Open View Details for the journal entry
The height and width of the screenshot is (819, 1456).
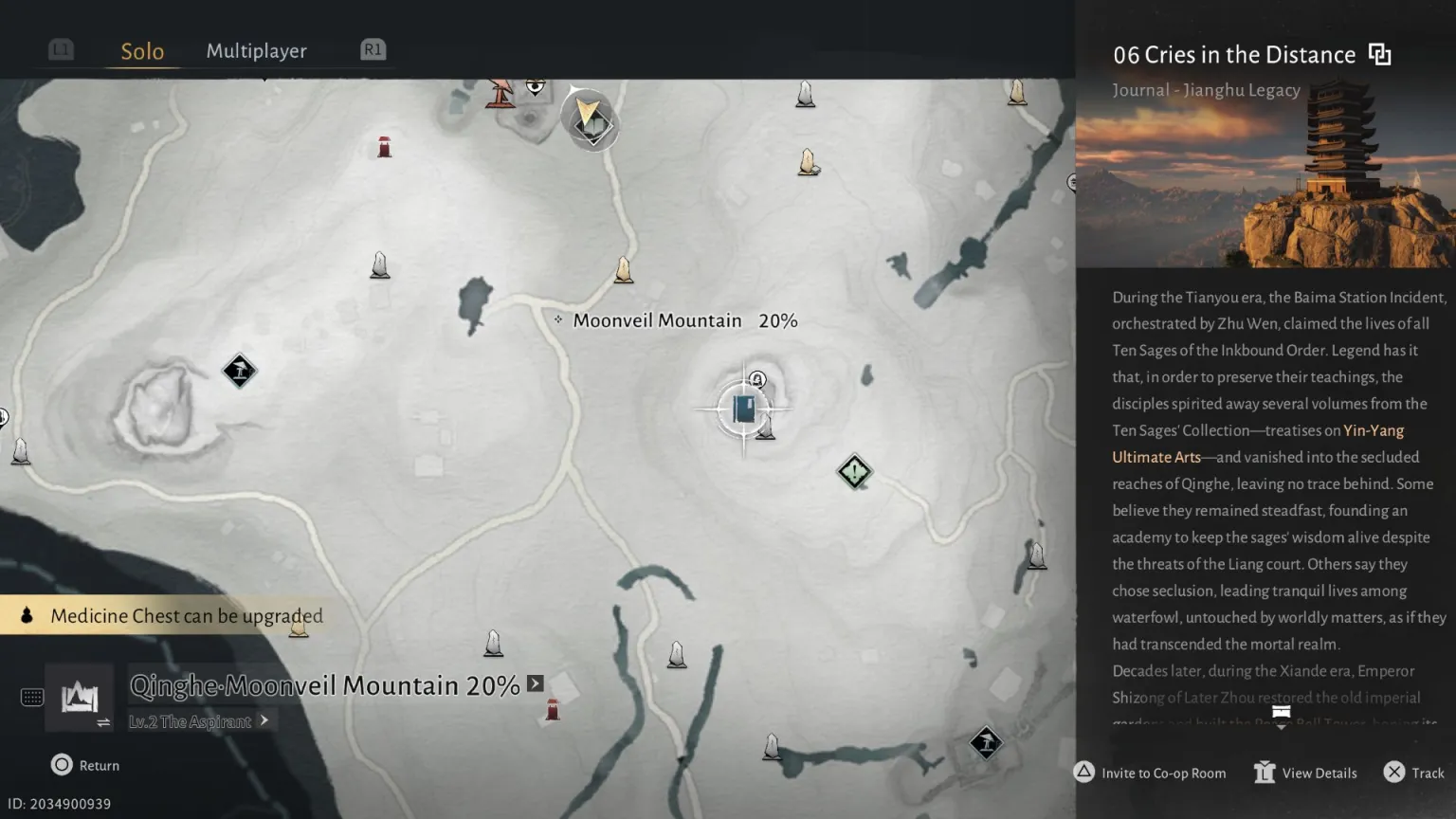tap(1306, 773)
